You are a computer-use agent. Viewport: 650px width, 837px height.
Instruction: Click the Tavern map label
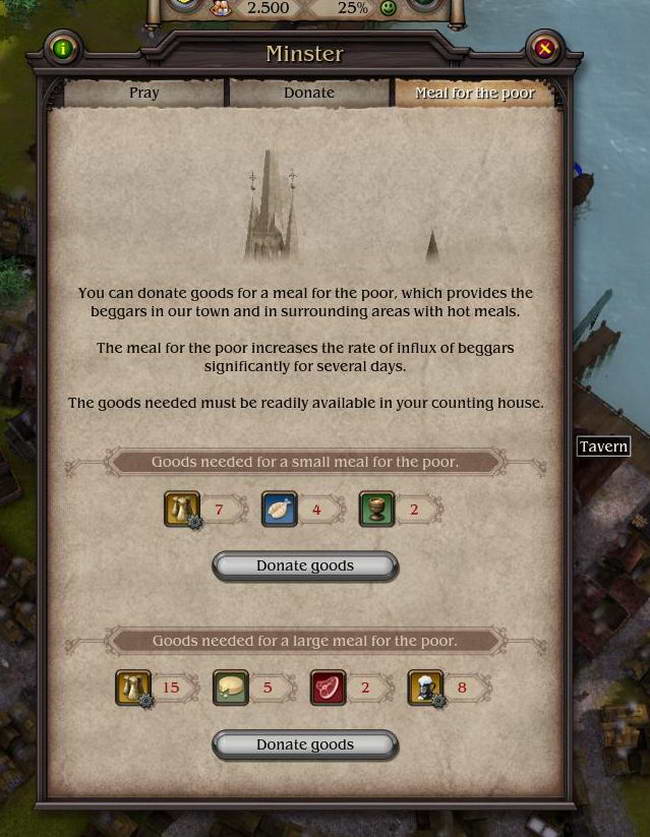pos(603,446)
